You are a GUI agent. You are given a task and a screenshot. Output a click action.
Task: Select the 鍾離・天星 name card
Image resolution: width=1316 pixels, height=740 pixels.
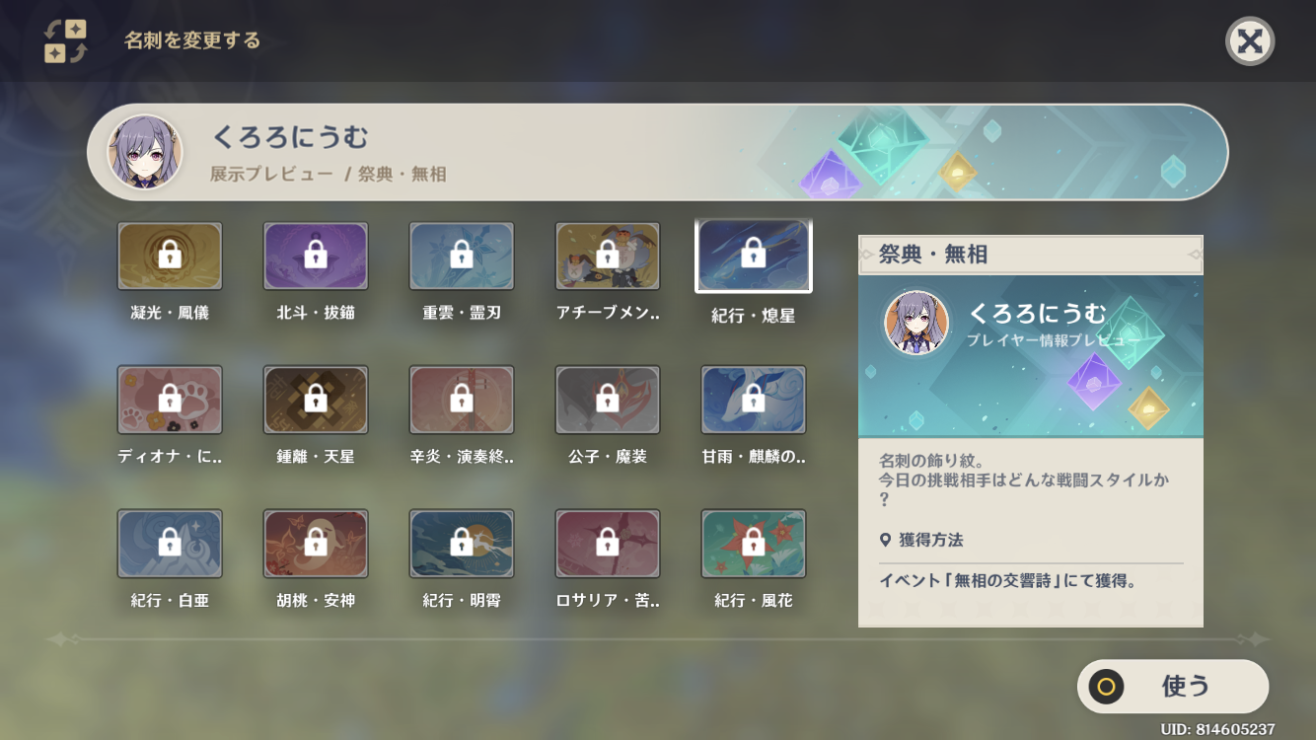[315, 399]
